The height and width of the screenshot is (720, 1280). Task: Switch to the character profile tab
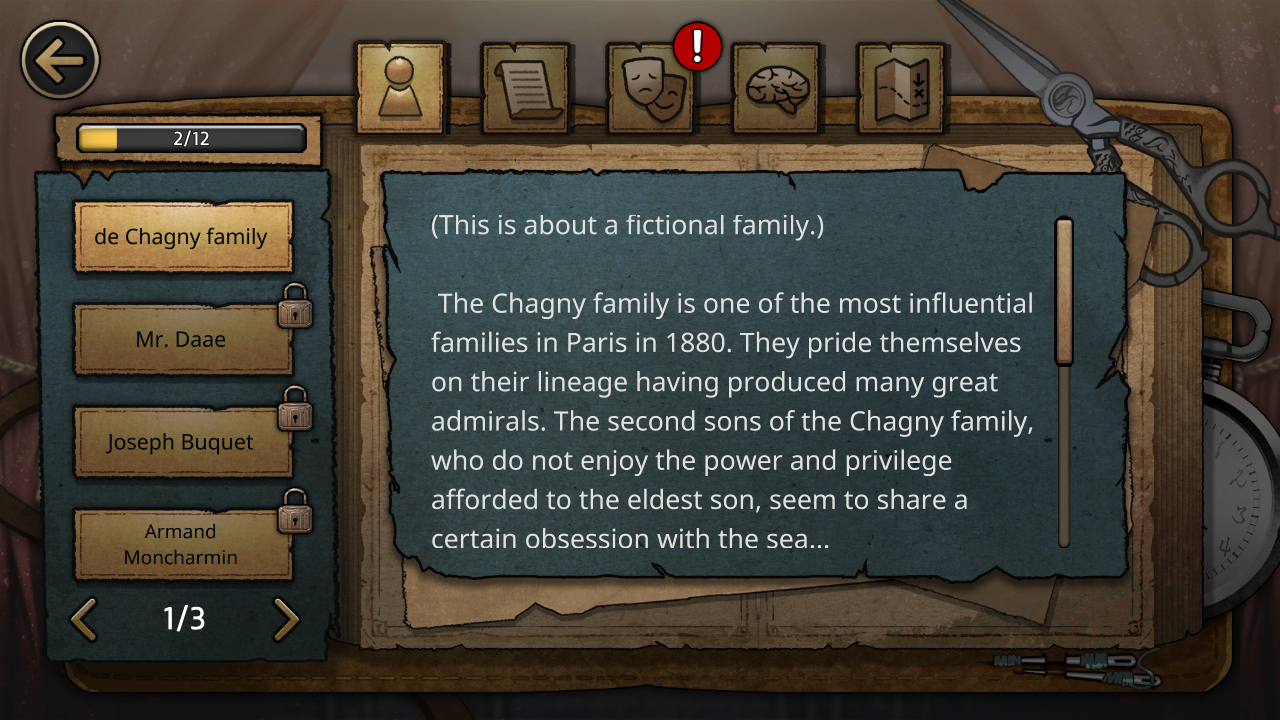click(400, 87)
